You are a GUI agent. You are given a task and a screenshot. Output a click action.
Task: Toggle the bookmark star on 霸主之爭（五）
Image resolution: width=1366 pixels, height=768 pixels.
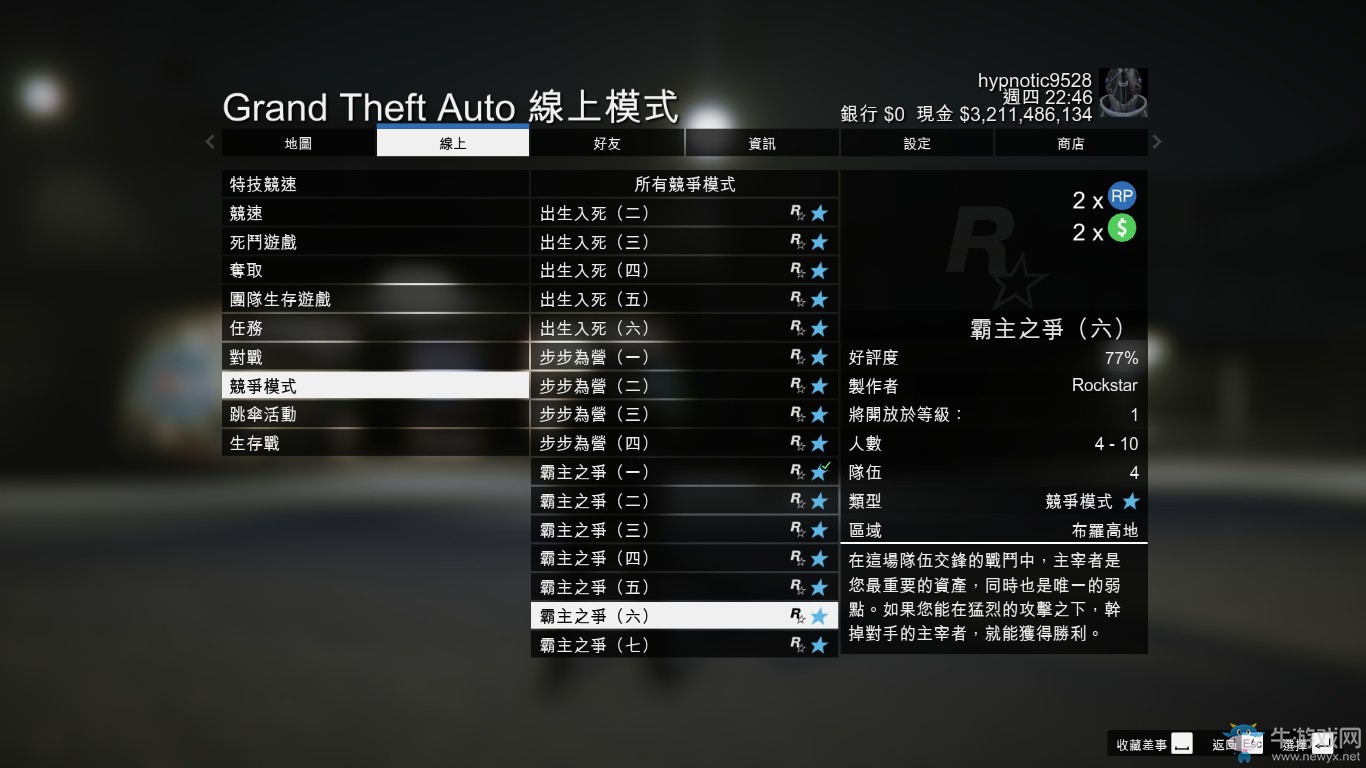[x=821, y=587]
